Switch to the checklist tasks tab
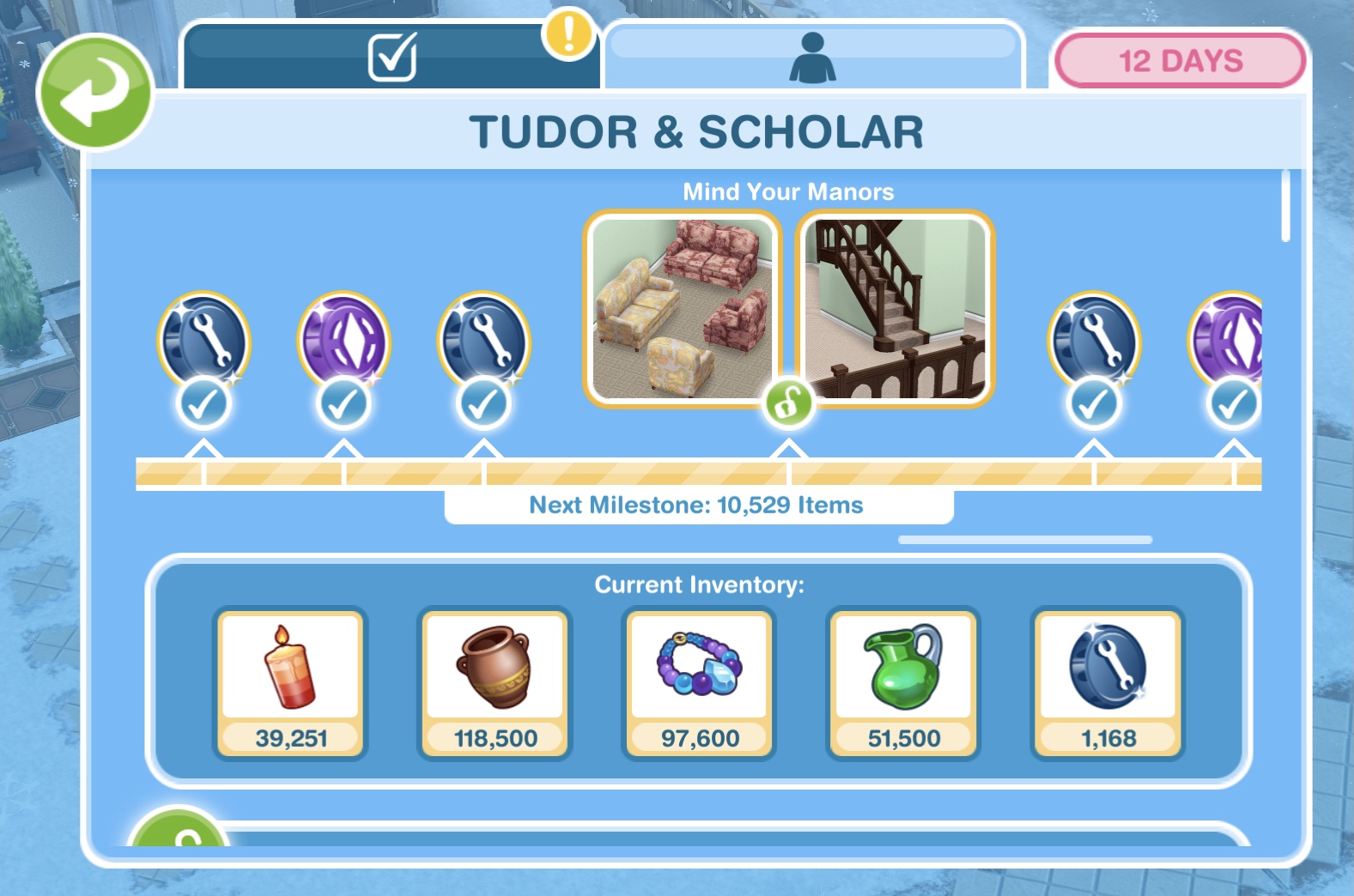Image resolution: width=1354 pixels, height=896 pixels. coord(392,57)
